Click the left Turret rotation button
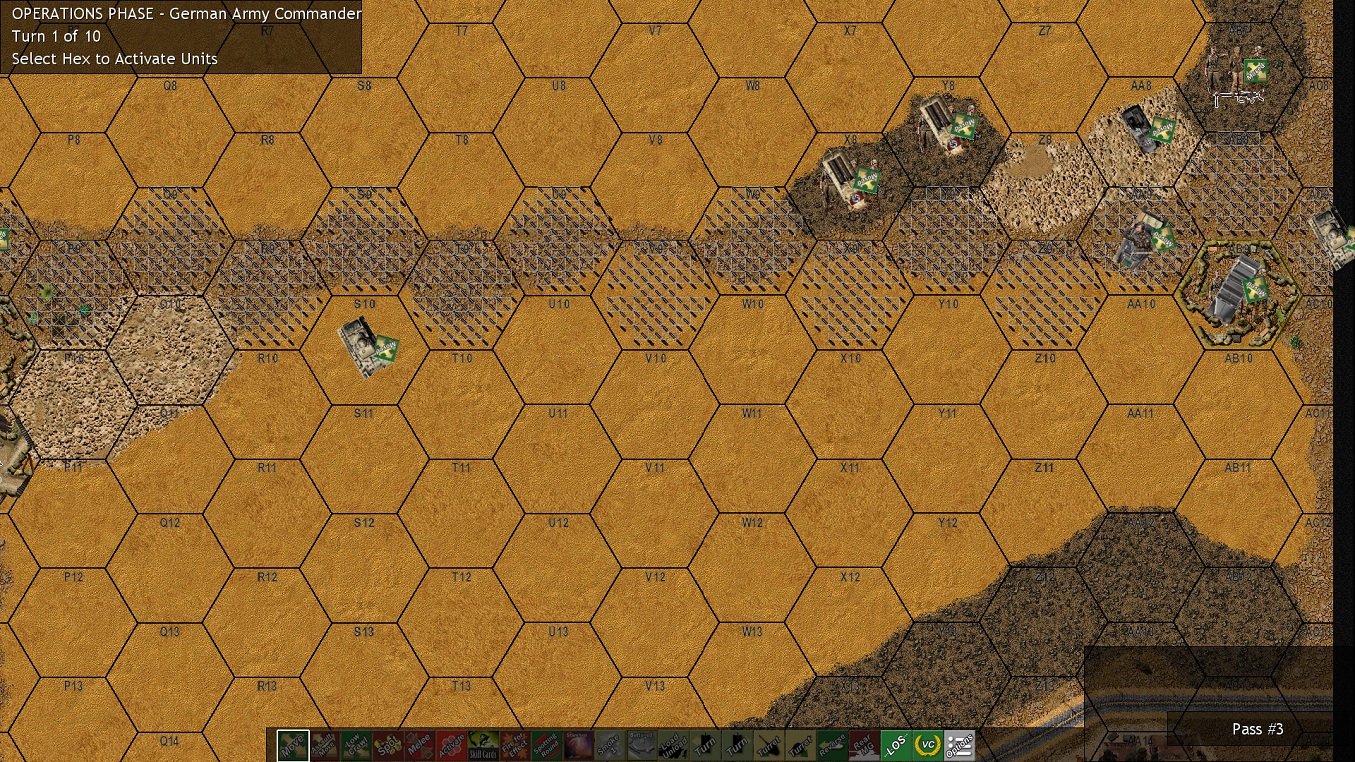The width and height of the screenshot is (1355, 762). (768, 744)
